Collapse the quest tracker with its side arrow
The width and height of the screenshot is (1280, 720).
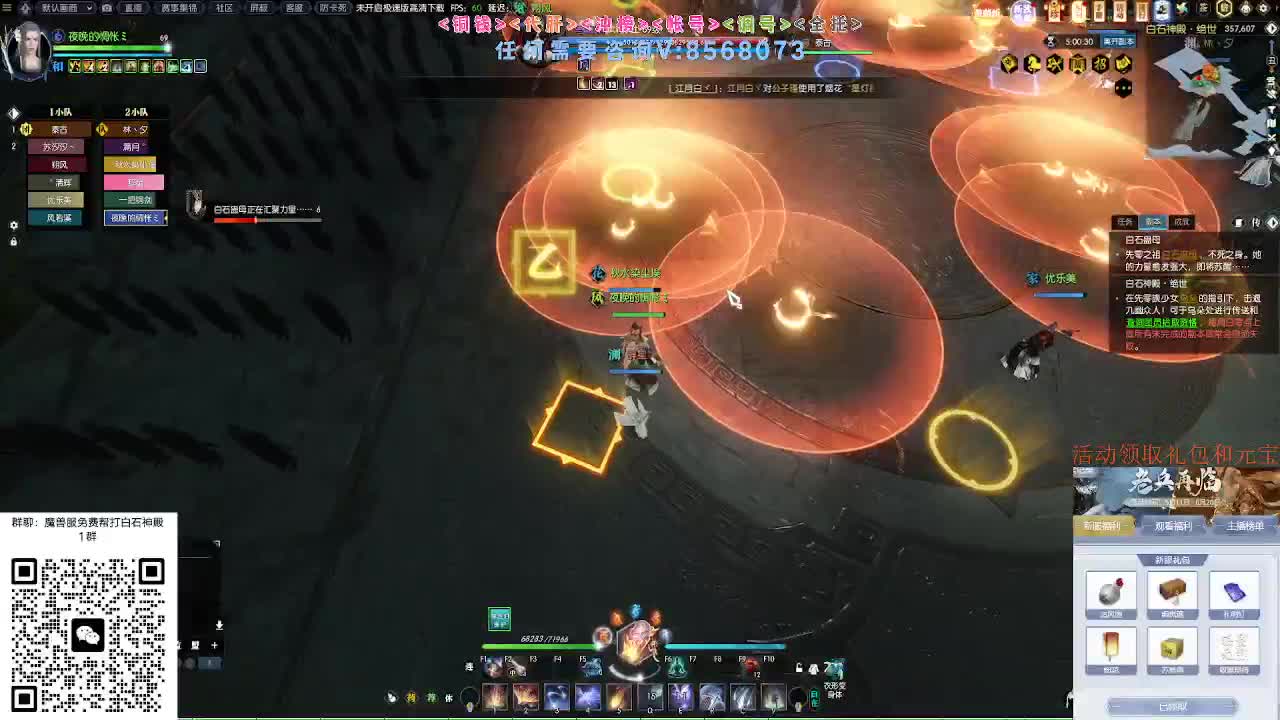1272,222
